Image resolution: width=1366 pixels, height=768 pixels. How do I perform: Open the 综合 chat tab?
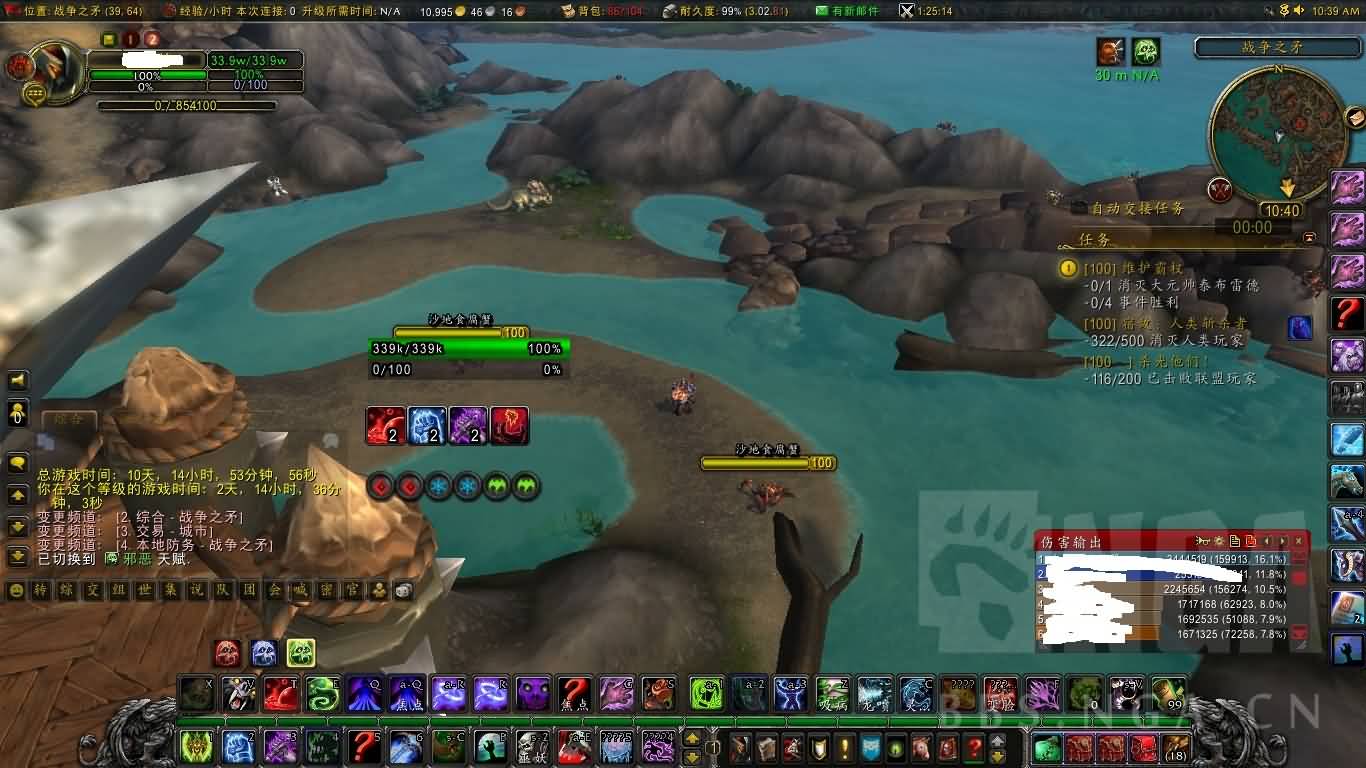[x=69, y=419]
